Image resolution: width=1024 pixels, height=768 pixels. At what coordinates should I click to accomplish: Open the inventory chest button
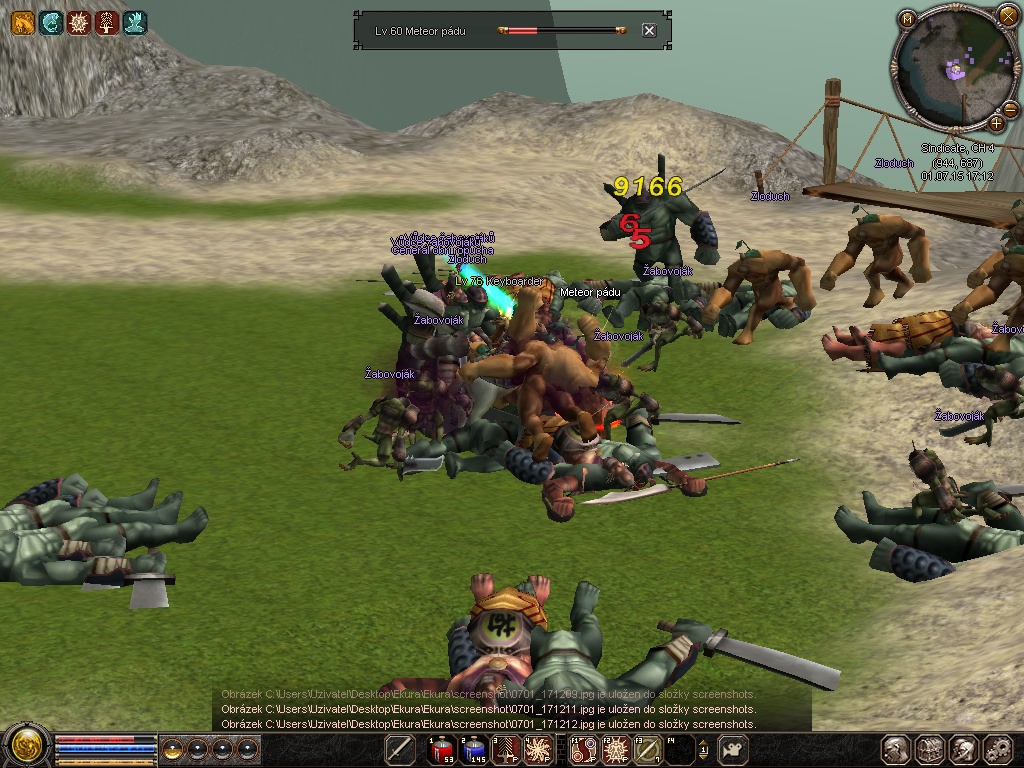(x=930, y=749)
